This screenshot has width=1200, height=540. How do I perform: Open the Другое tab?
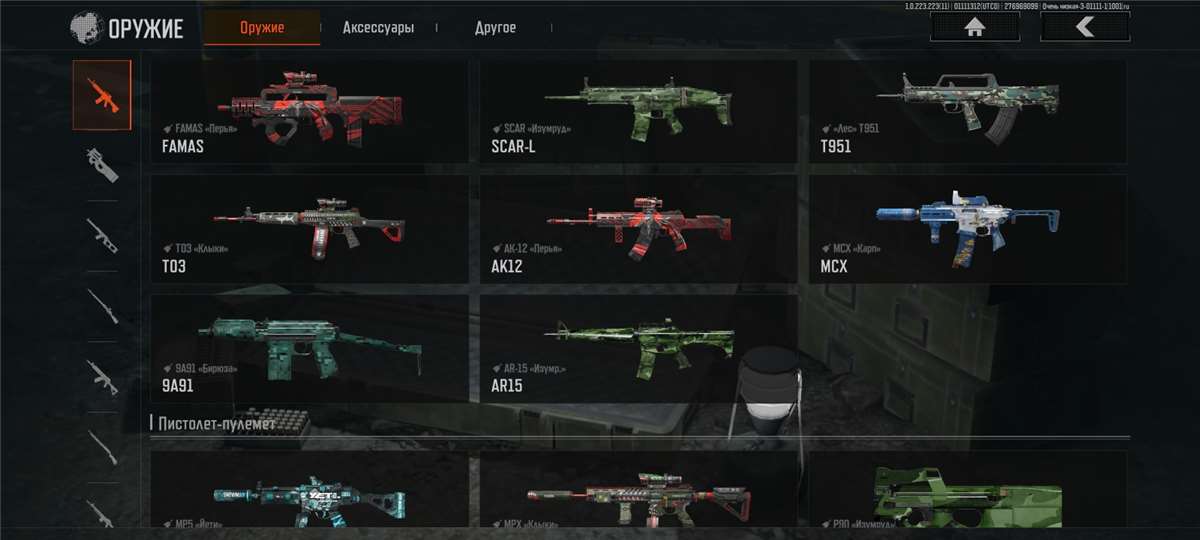coord(495,28)
